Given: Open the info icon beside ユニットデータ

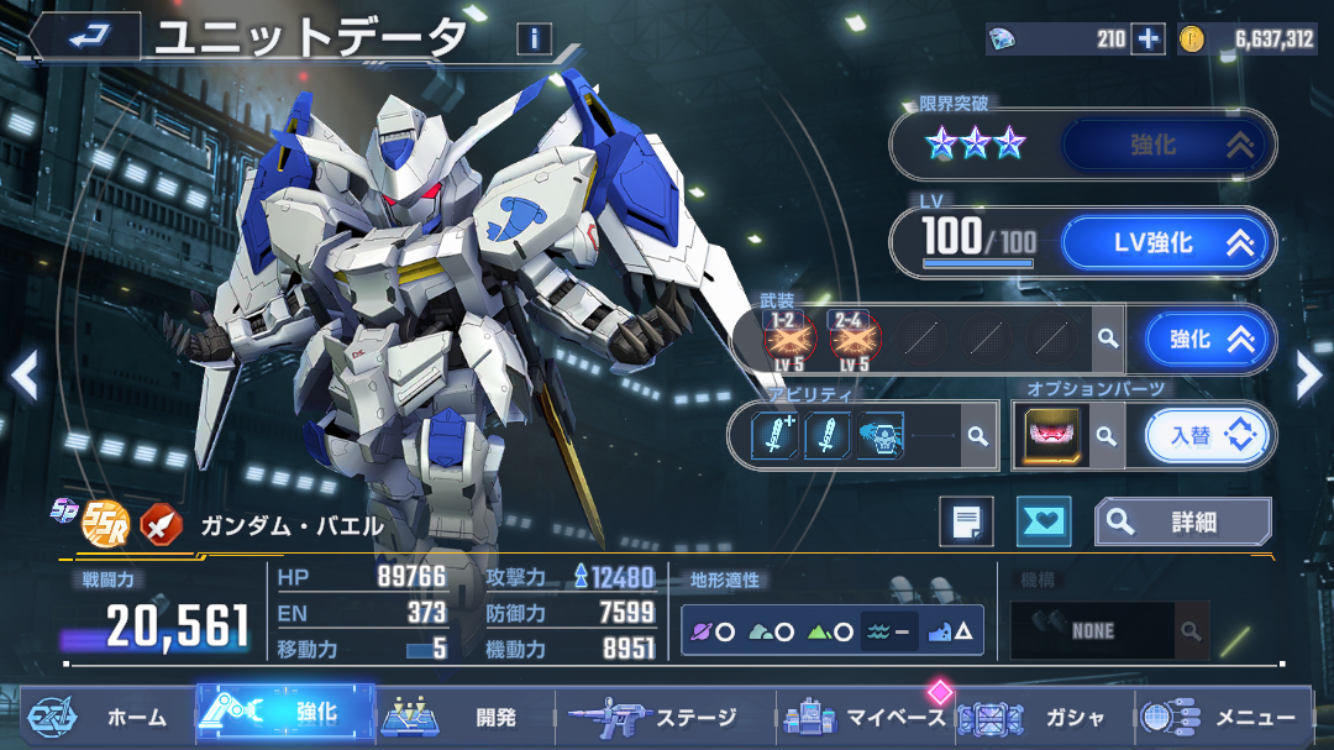Looking at the screenshot, I should [534, 39].
